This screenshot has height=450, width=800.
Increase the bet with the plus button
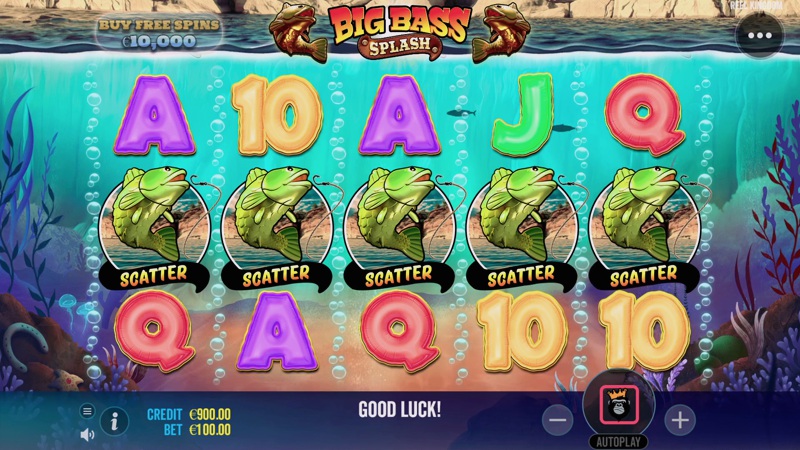[x=680, y=420]
